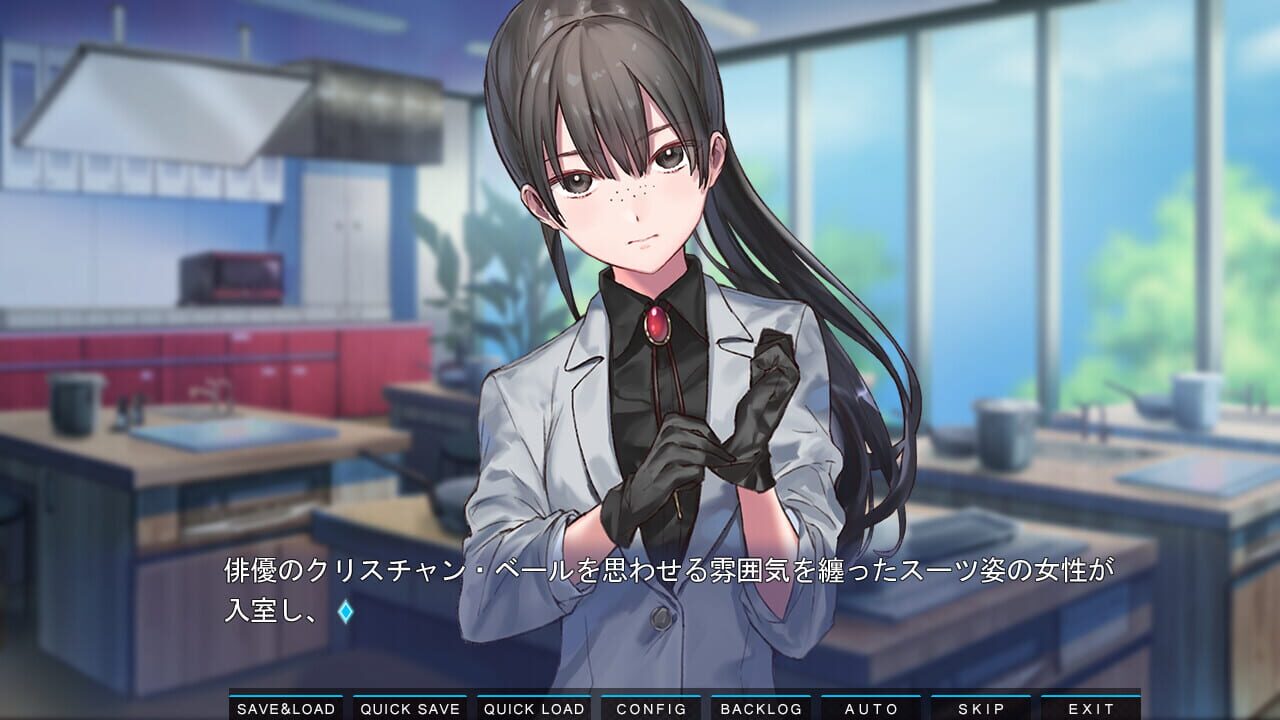Activate SKIP mode
The width and height of the screenshot is (1280, 720).
tap(981, 708)
